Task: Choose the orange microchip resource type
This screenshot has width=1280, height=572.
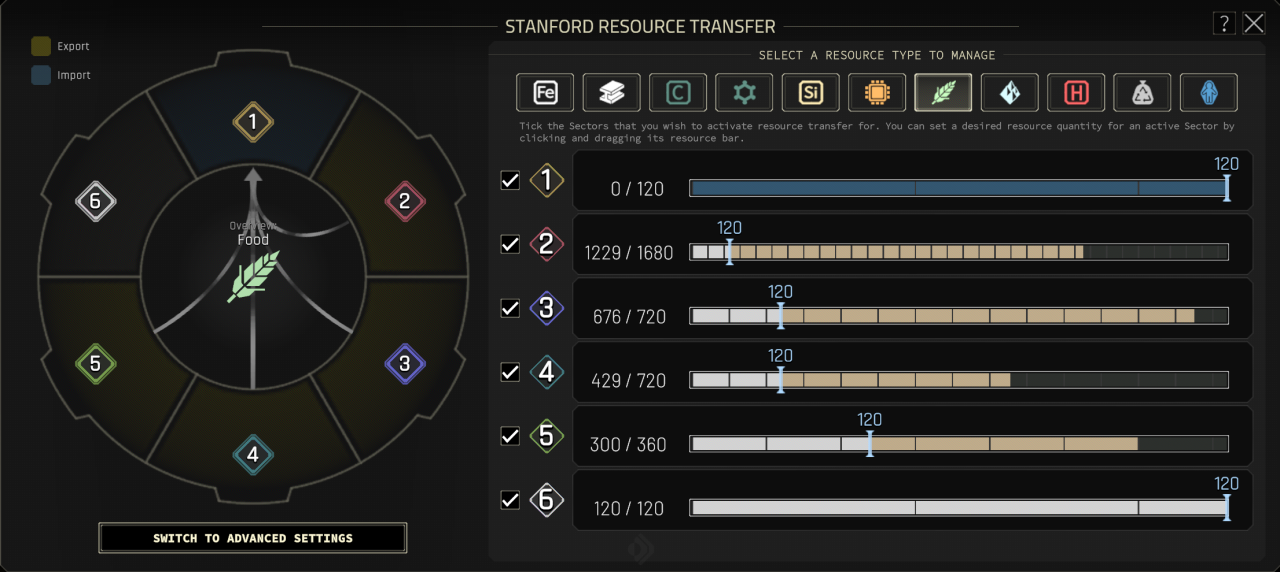Action: pos(877,93)
